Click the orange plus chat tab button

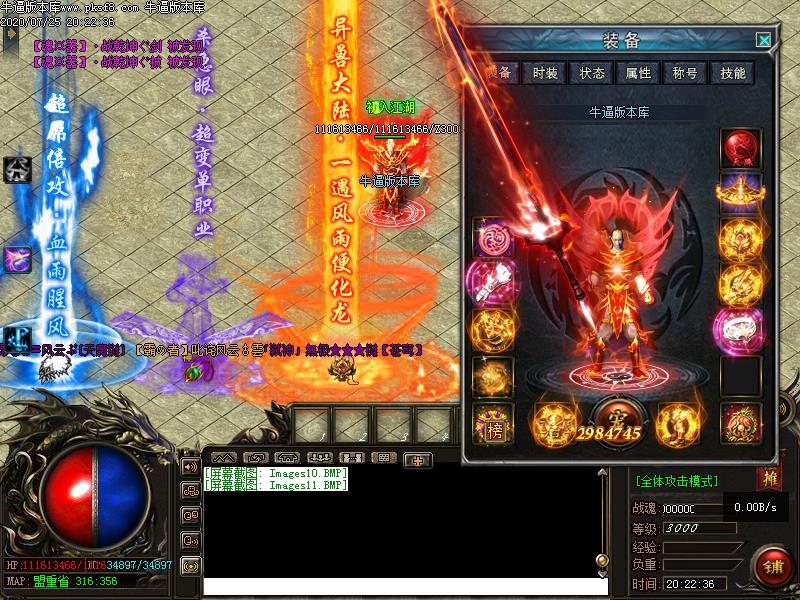[418, 459]
